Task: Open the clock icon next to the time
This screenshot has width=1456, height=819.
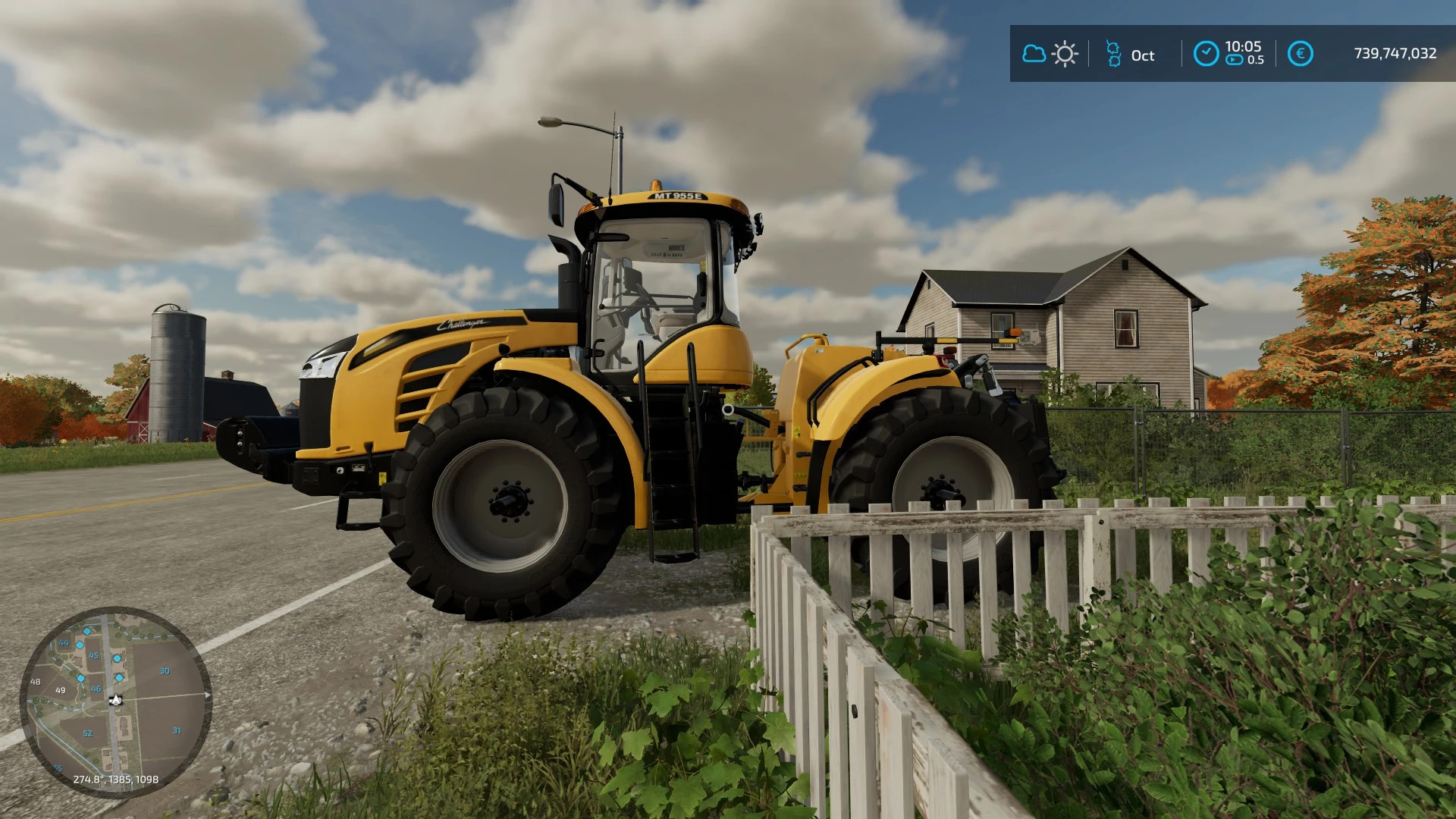Action: (1207, 53)
